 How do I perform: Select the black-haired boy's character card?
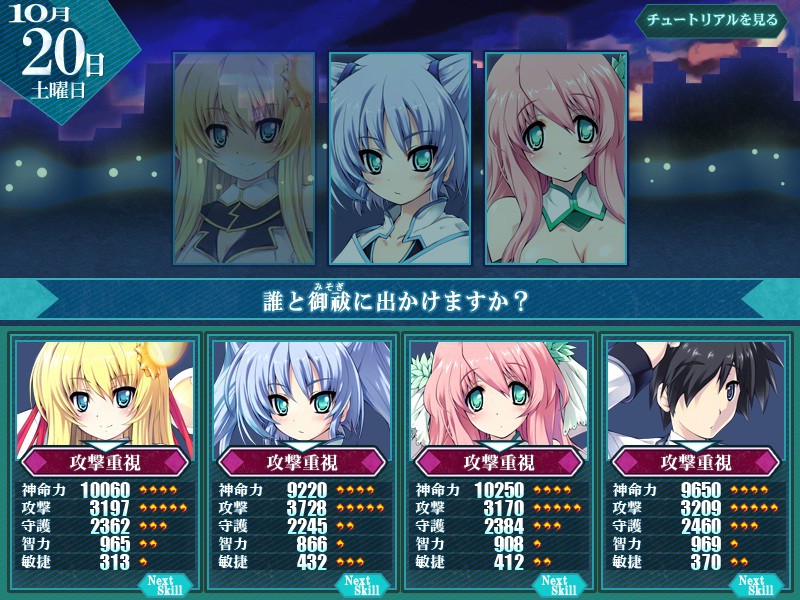(x=694, y=400)
